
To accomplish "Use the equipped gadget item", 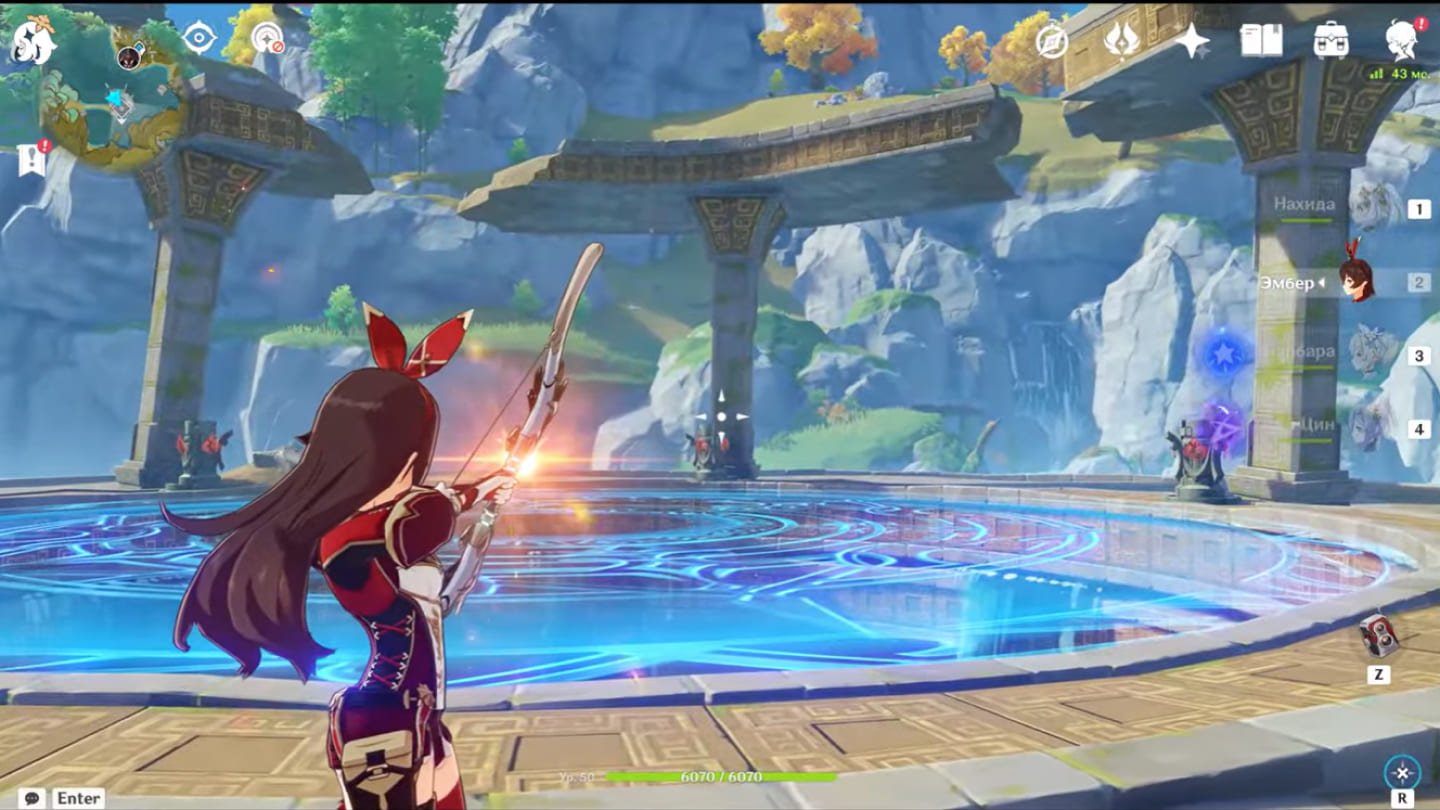I will [1378, 635].
